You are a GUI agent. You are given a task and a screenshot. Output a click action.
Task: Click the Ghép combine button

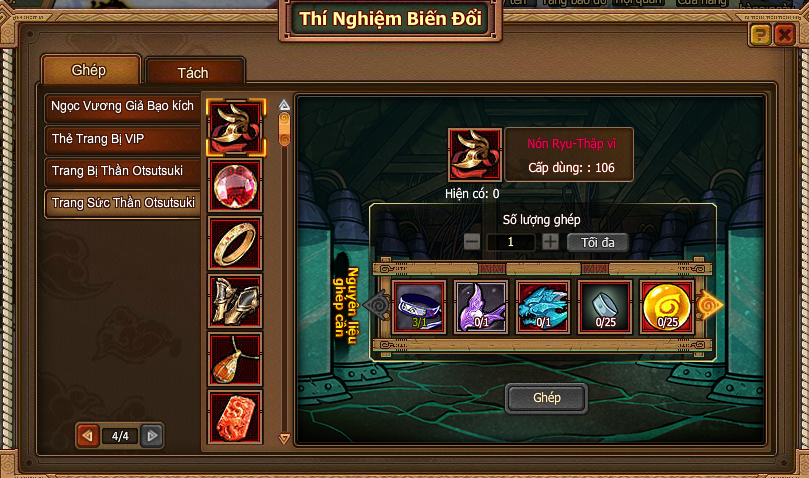pos(547,398)
